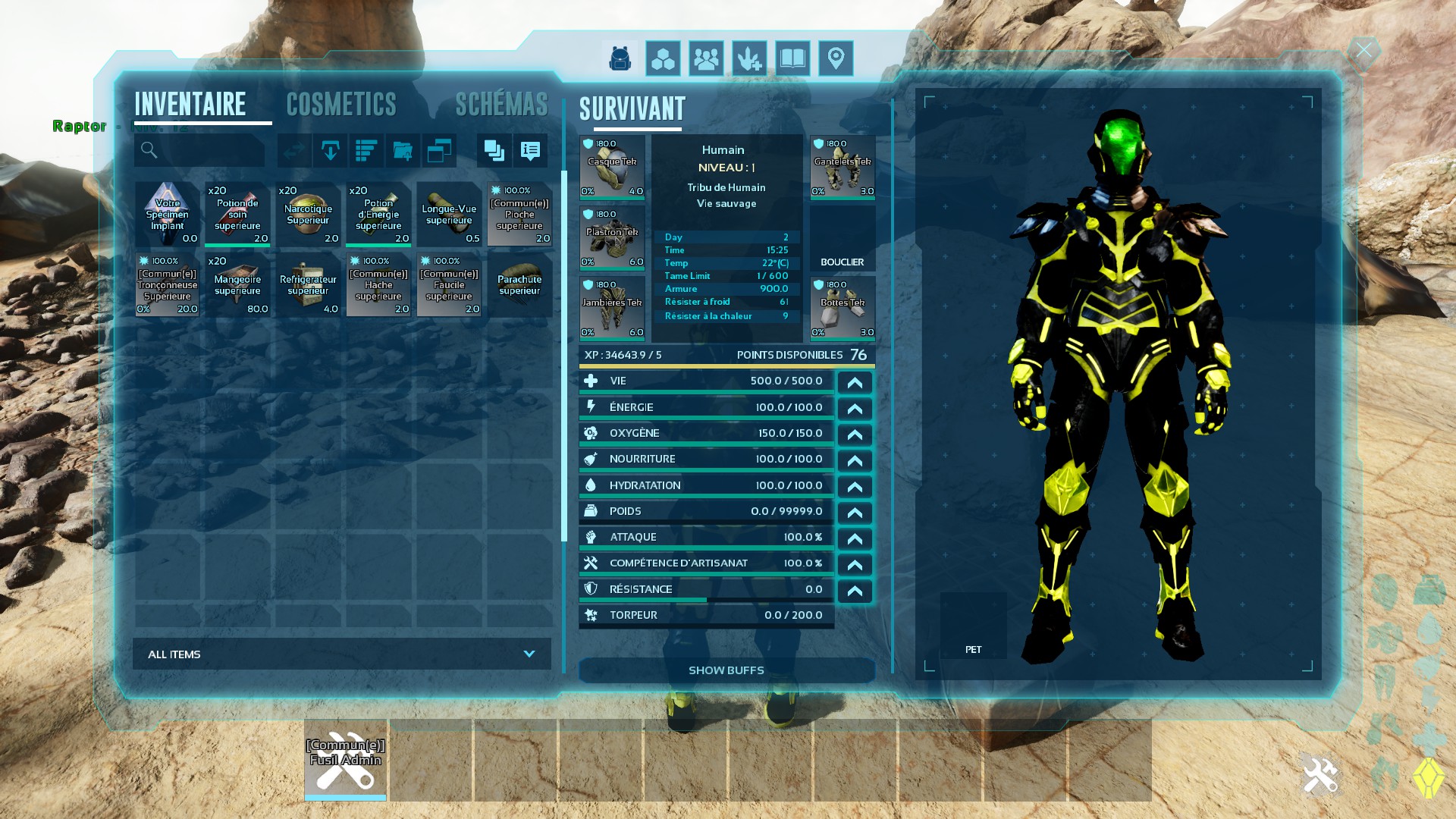Choose the Parachute superieur item
This screenshot has height=819, width=1456.
tap(519, 285)
